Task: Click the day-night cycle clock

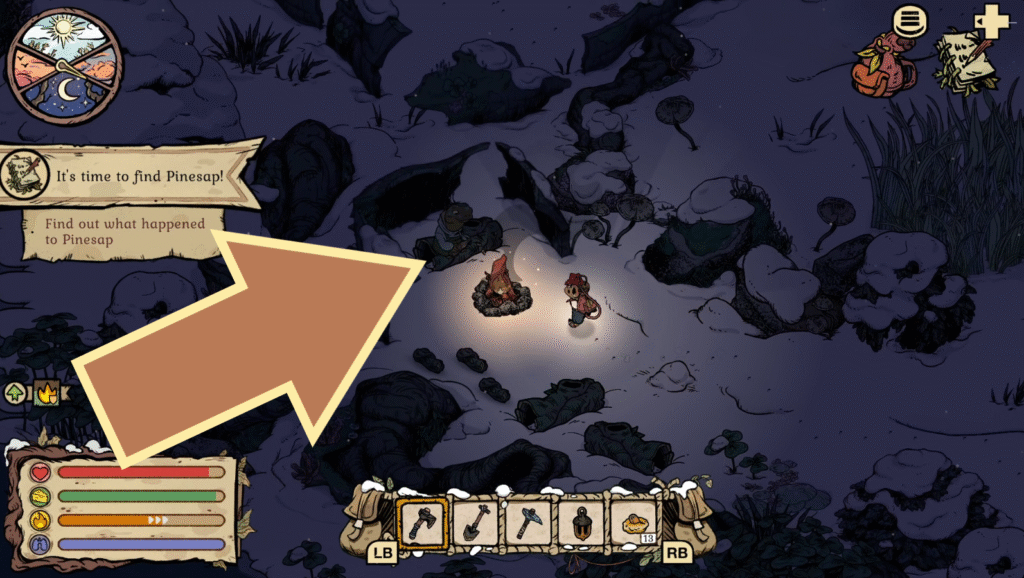Action: [65, 66]
